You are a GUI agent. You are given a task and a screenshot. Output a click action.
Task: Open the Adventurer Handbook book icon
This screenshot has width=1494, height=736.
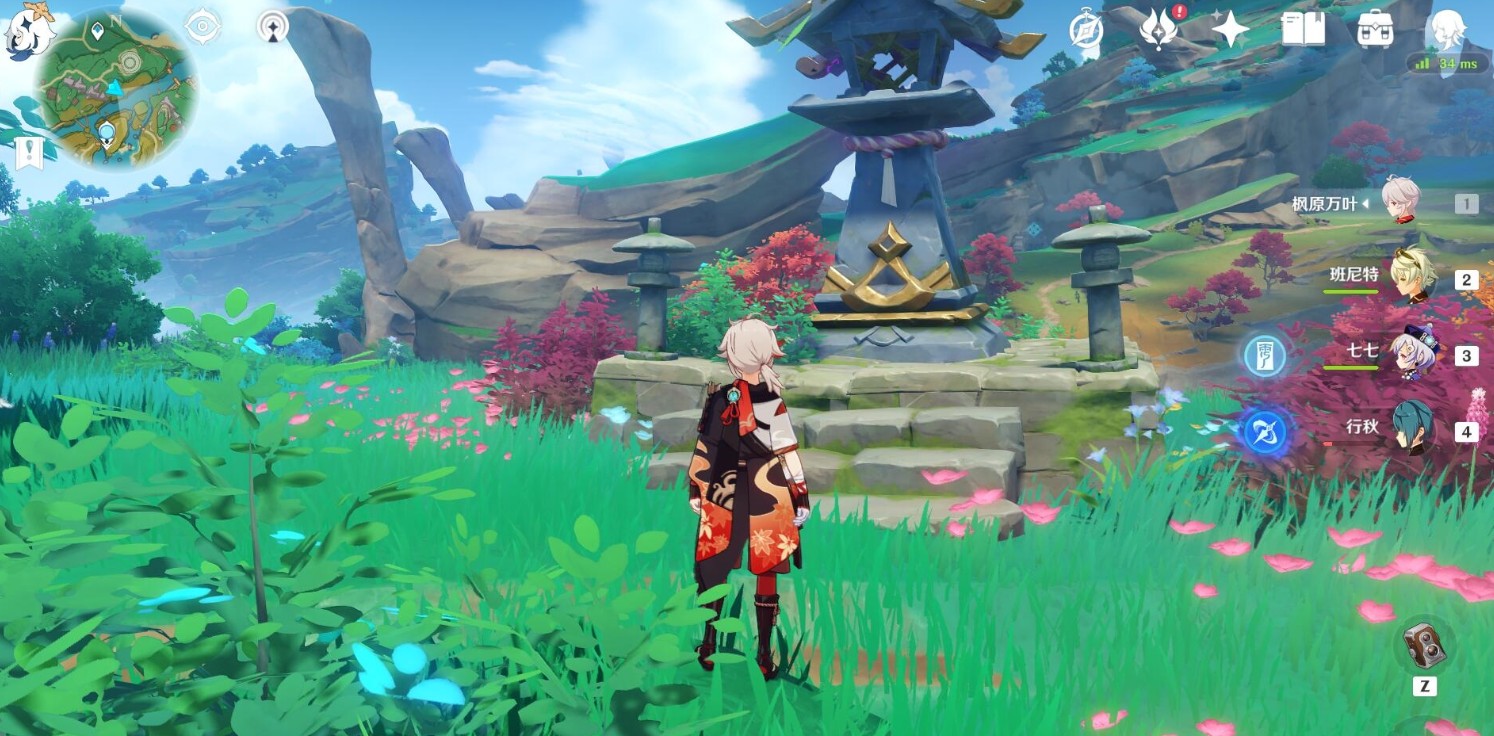click(1302, 29)
